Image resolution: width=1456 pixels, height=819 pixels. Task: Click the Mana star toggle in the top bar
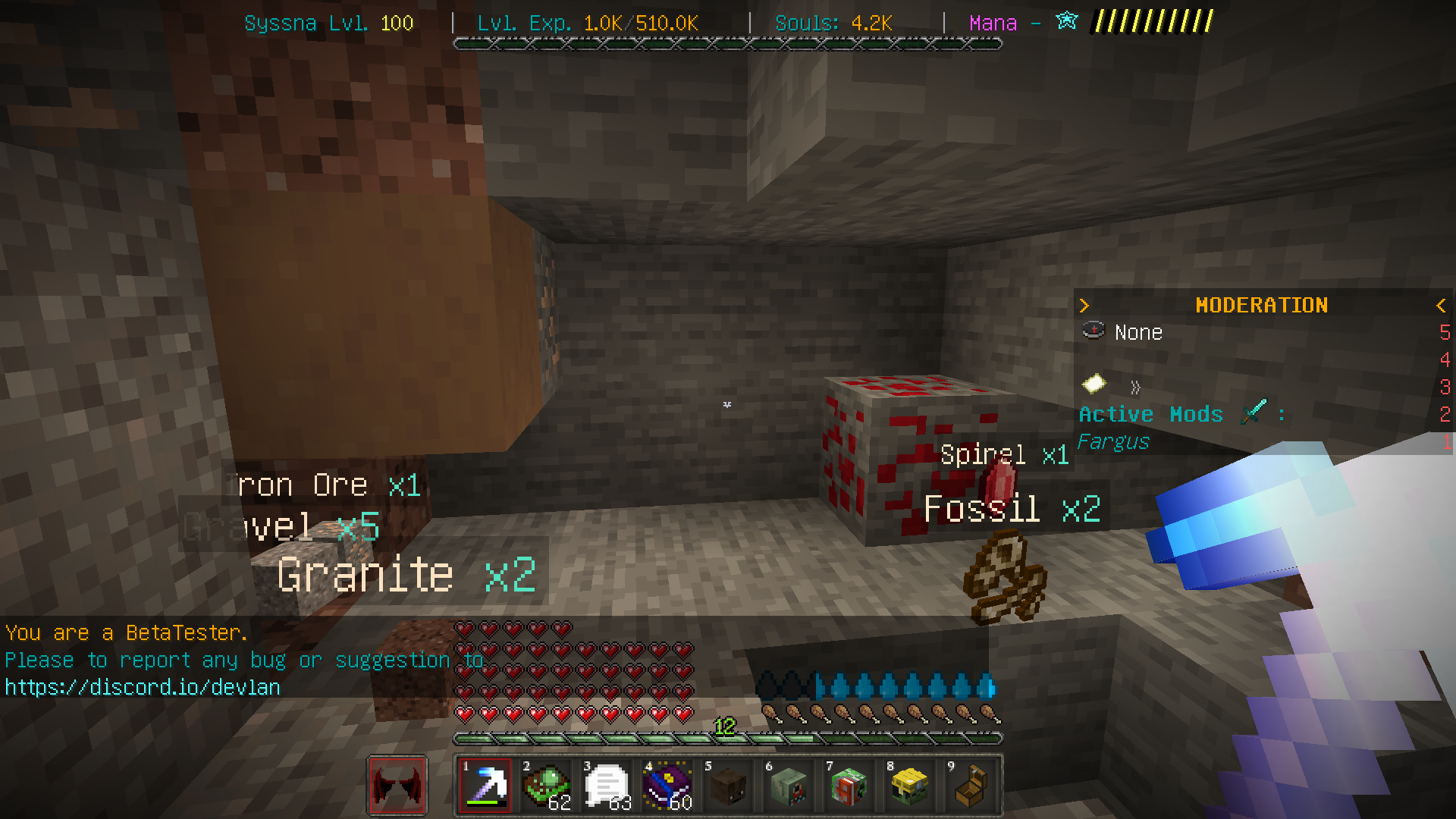coord(1065,22)
